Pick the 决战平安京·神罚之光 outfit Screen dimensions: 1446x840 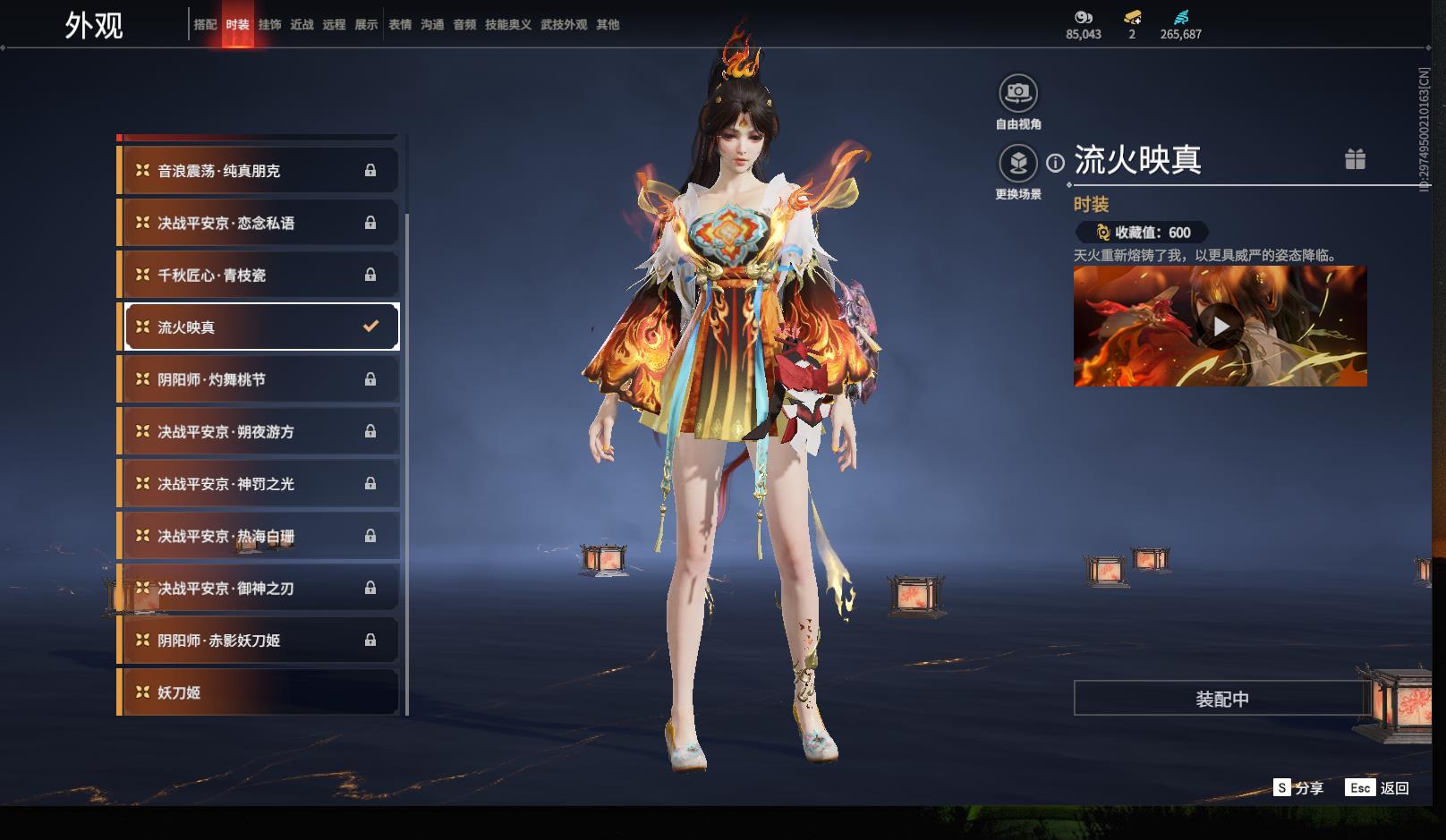tap(258, 484)
